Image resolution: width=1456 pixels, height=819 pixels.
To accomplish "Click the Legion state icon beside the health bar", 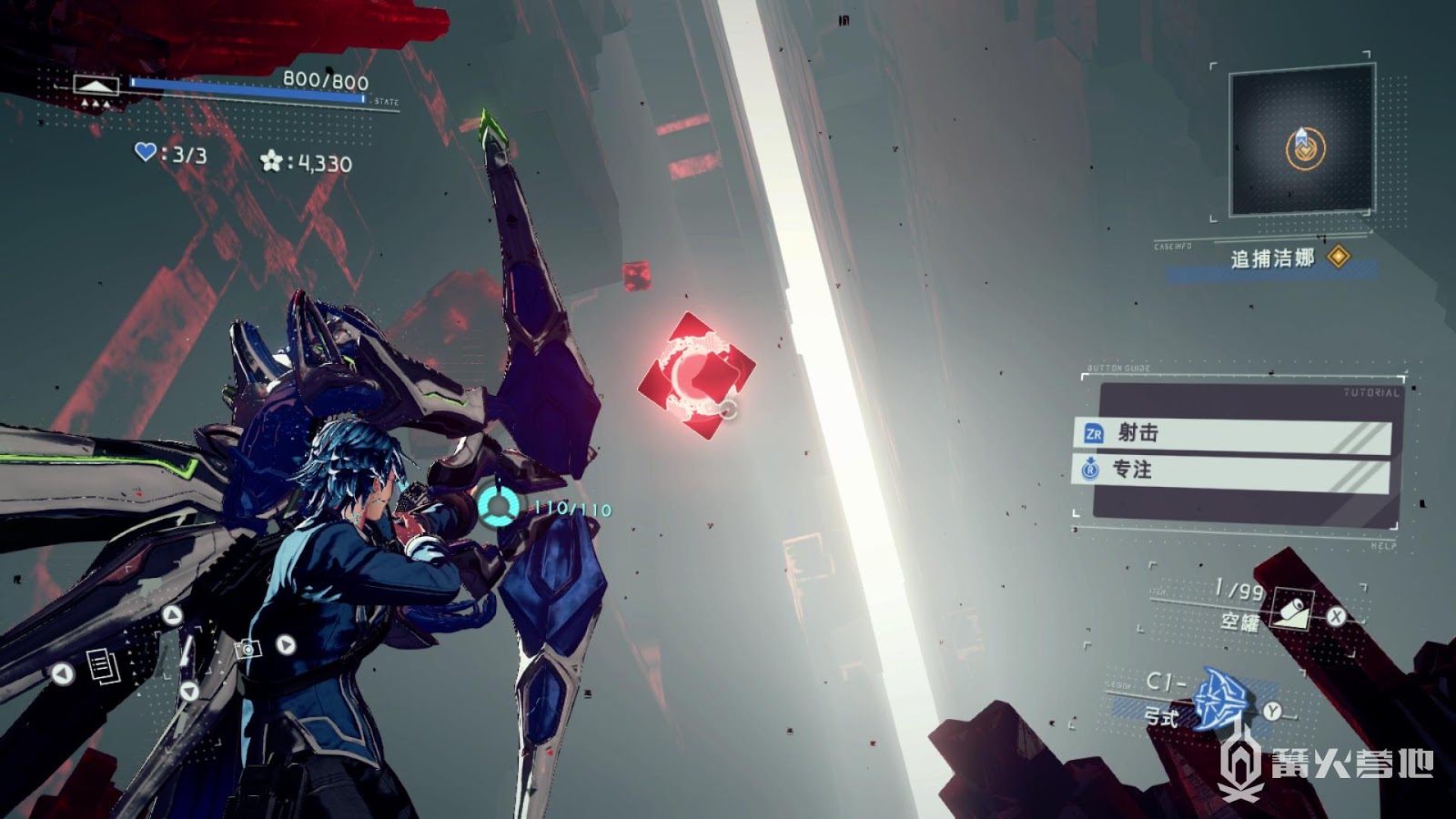I will [96, 86].
